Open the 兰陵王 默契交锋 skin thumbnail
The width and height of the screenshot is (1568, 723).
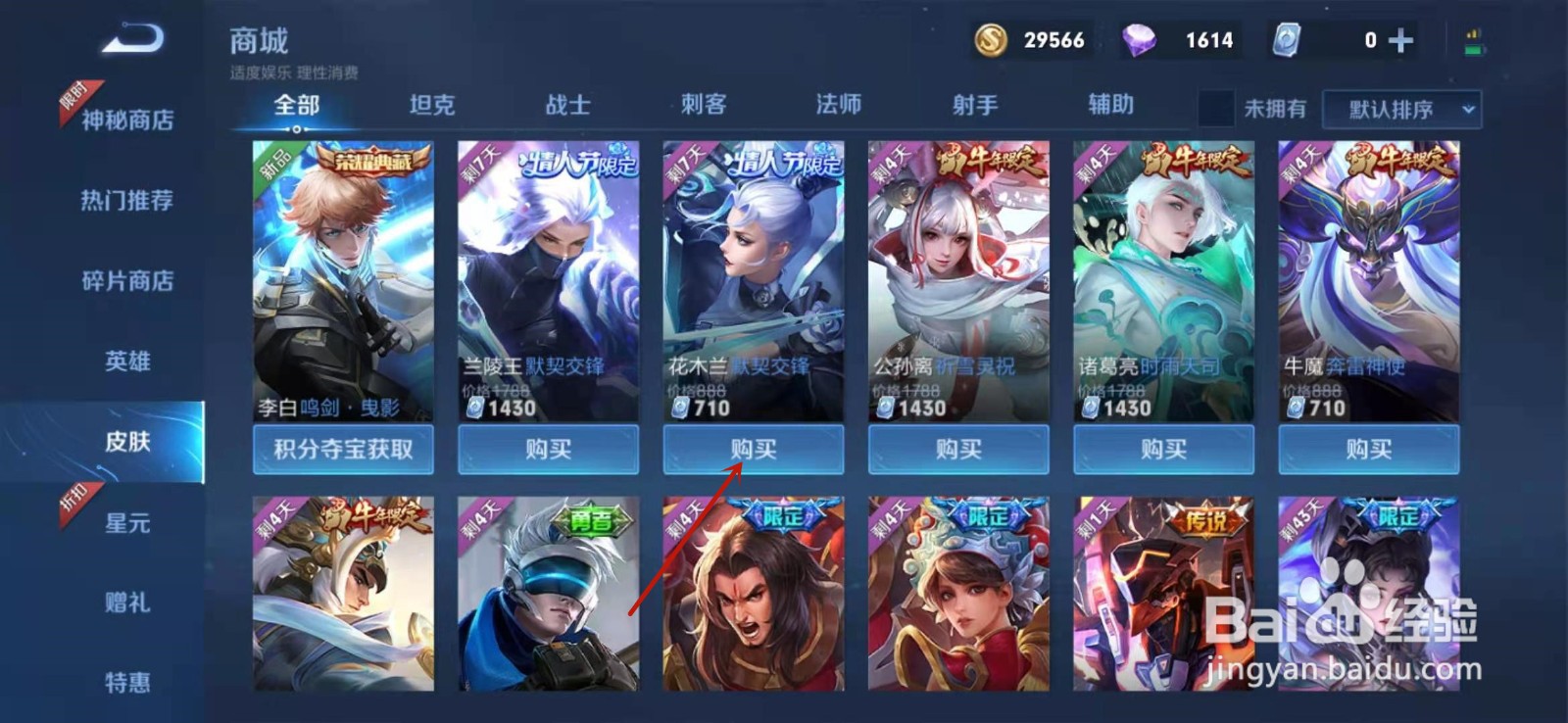pos(549,274)
